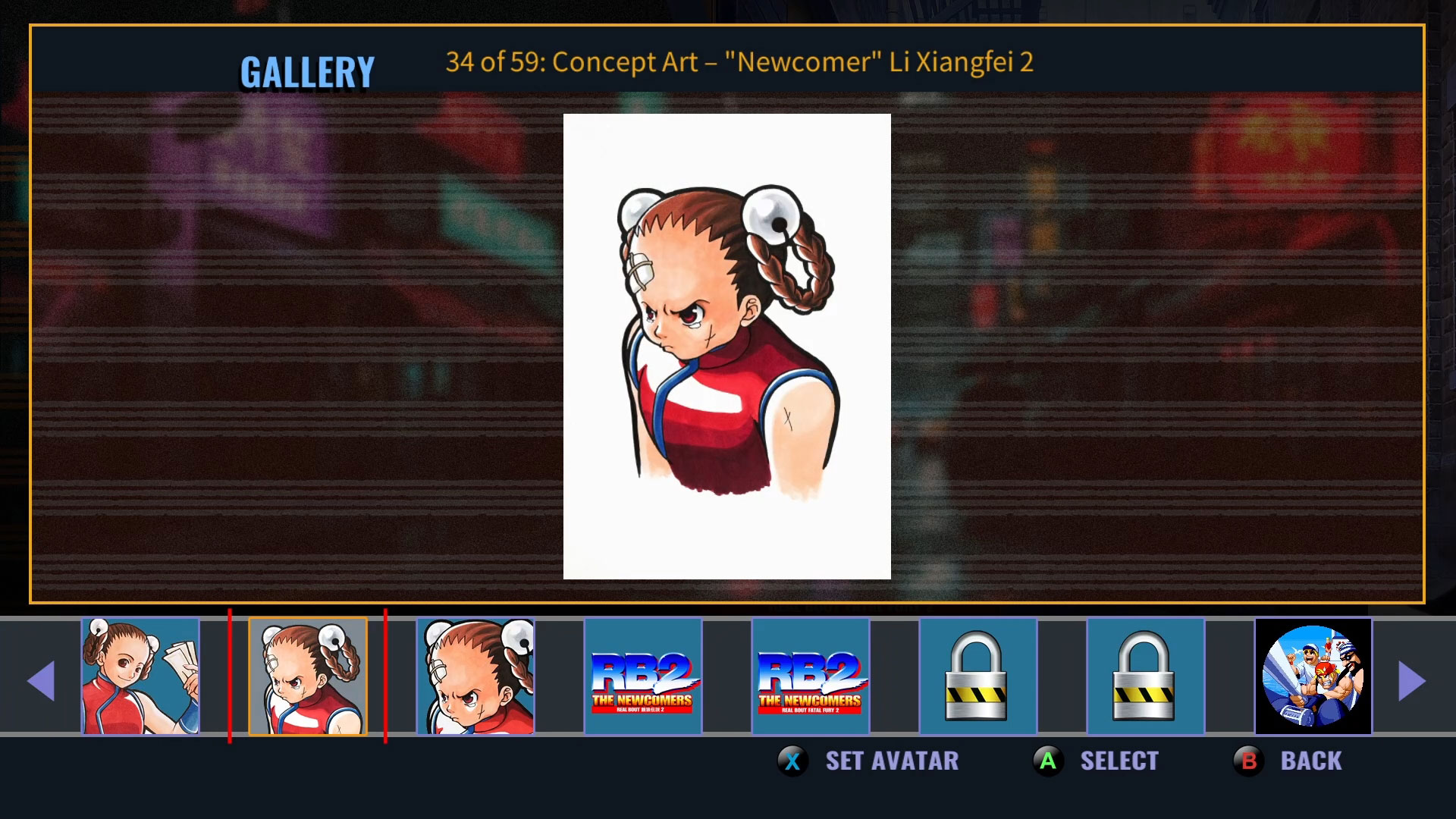This screenshot has width=1456, height=819.
Task: Open the first RB2 The Newcomers logo thumbnail
Action: tap(644, 676)
